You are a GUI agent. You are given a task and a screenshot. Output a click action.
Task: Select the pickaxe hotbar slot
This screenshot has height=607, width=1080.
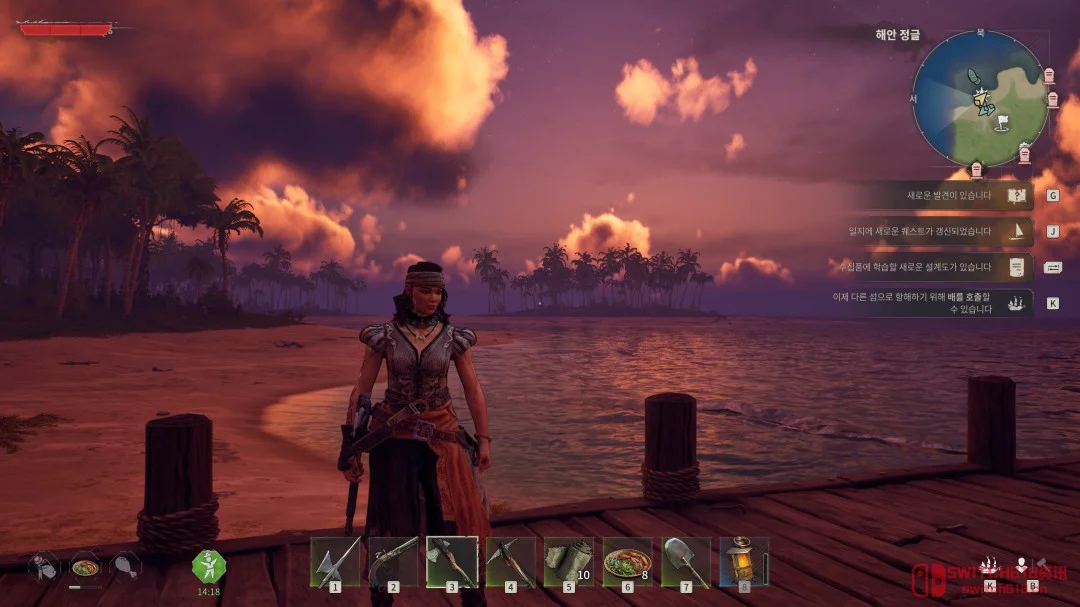510,562
